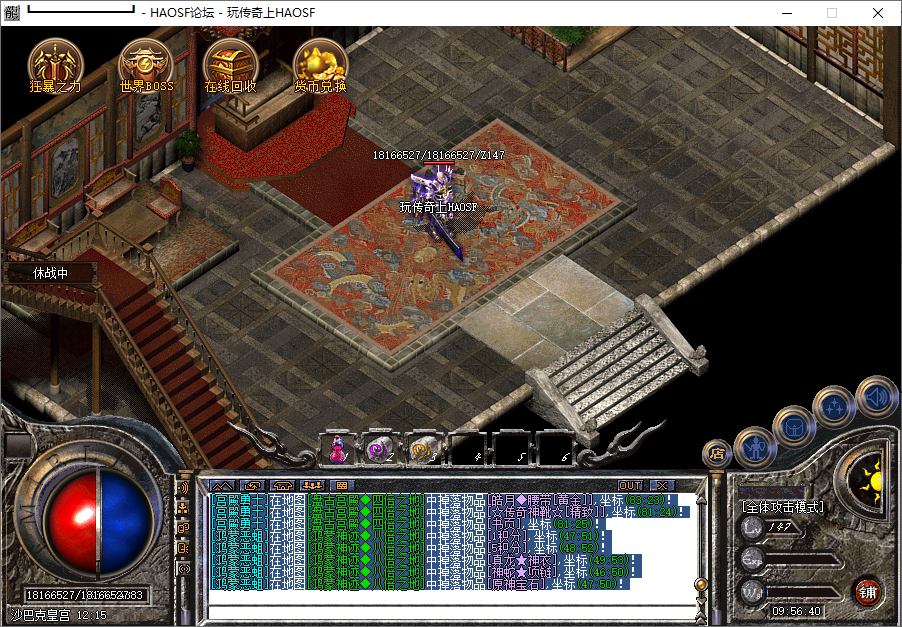Open the round 店 shop button
Image resolution: width=902 pixels, height=627 pixels.
(716, 454)
